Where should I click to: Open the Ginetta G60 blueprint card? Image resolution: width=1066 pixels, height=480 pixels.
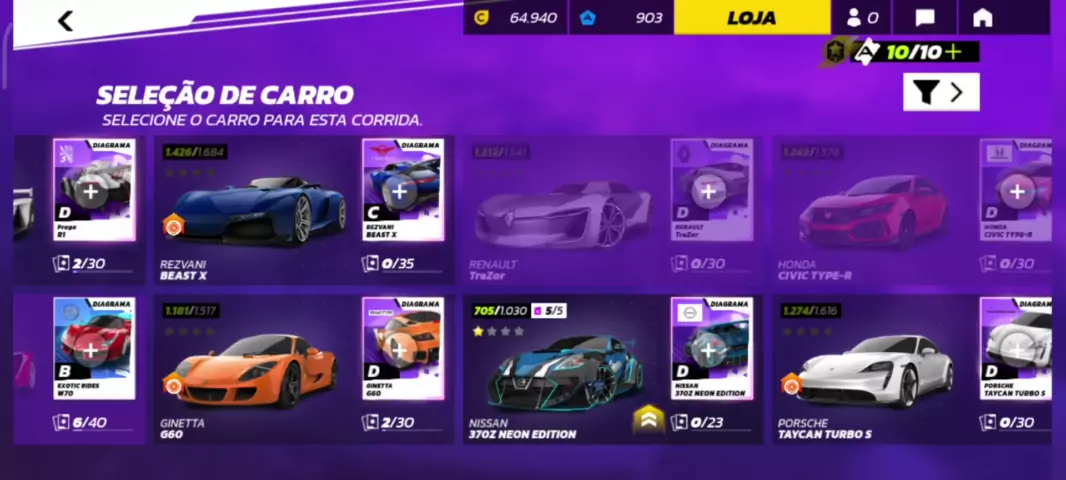(x=402, y=348)
